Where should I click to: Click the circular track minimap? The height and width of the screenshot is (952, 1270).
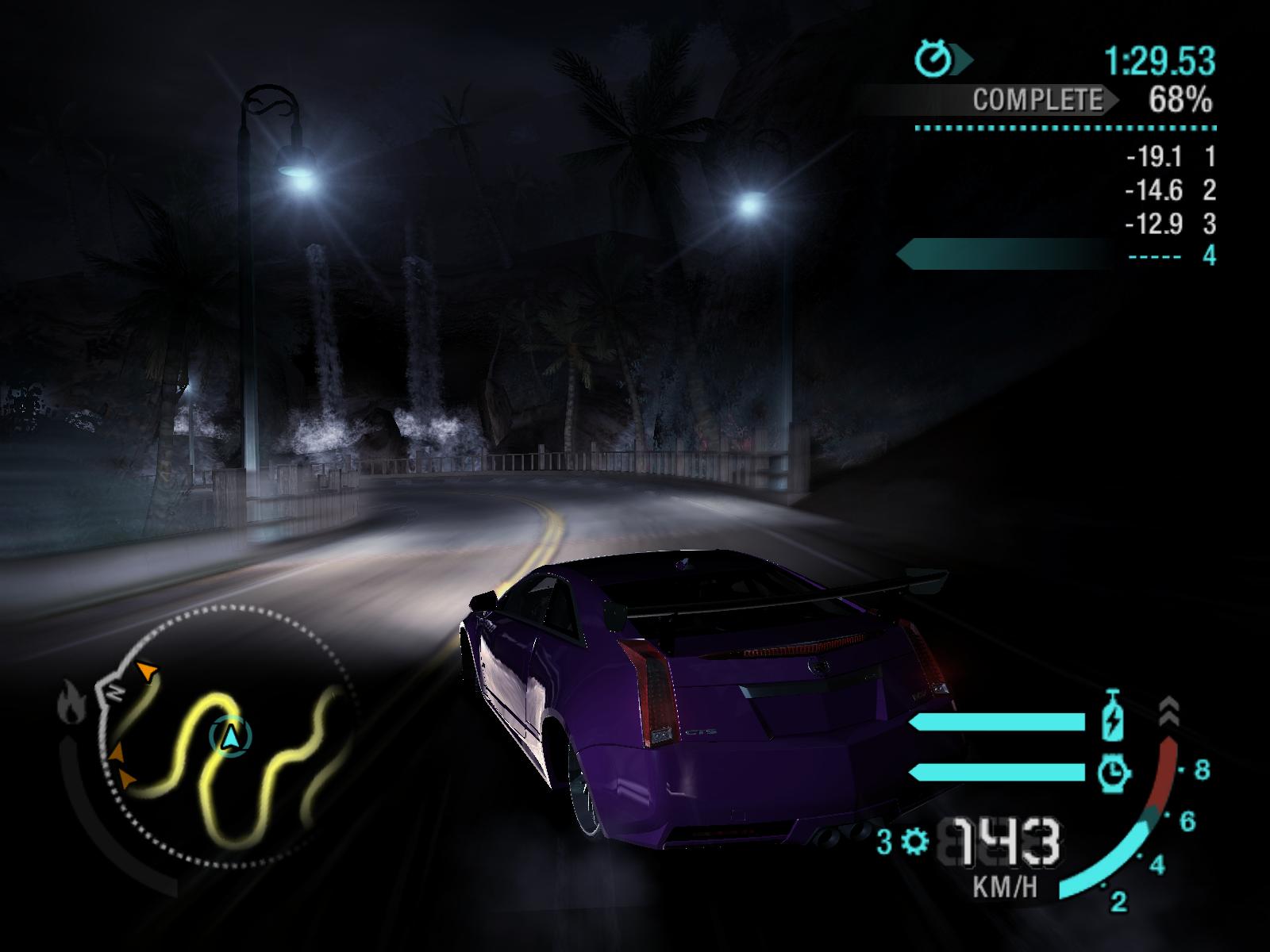click(226, 734)
